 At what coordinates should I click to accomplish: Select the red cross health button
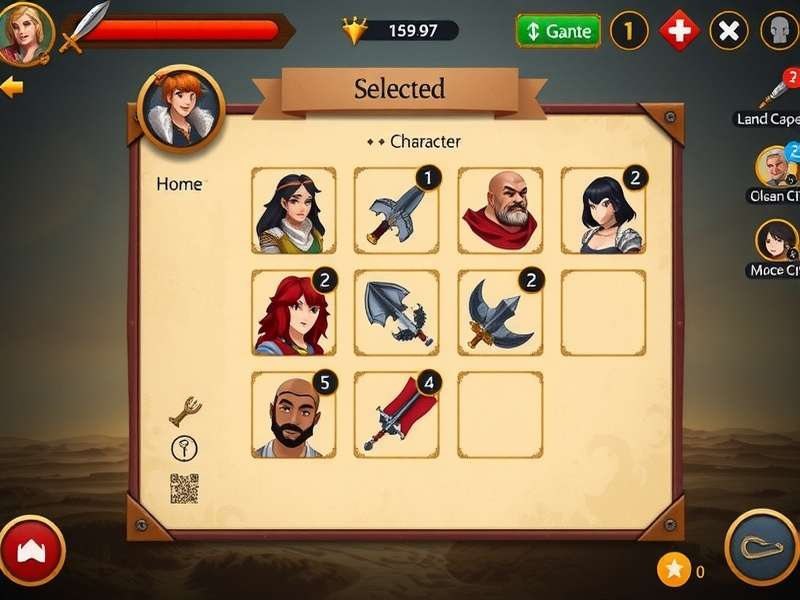(679, 31)
